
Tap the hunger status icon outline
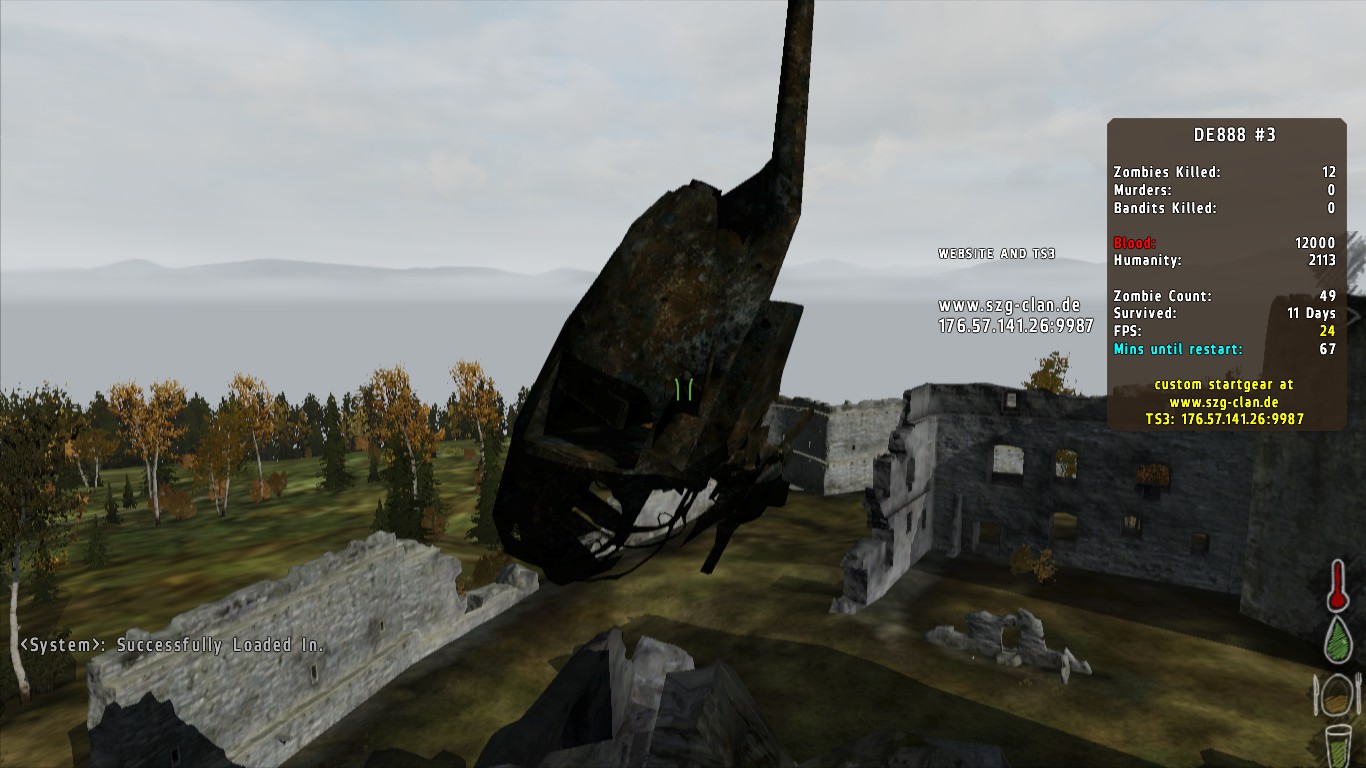point(1335,696)
